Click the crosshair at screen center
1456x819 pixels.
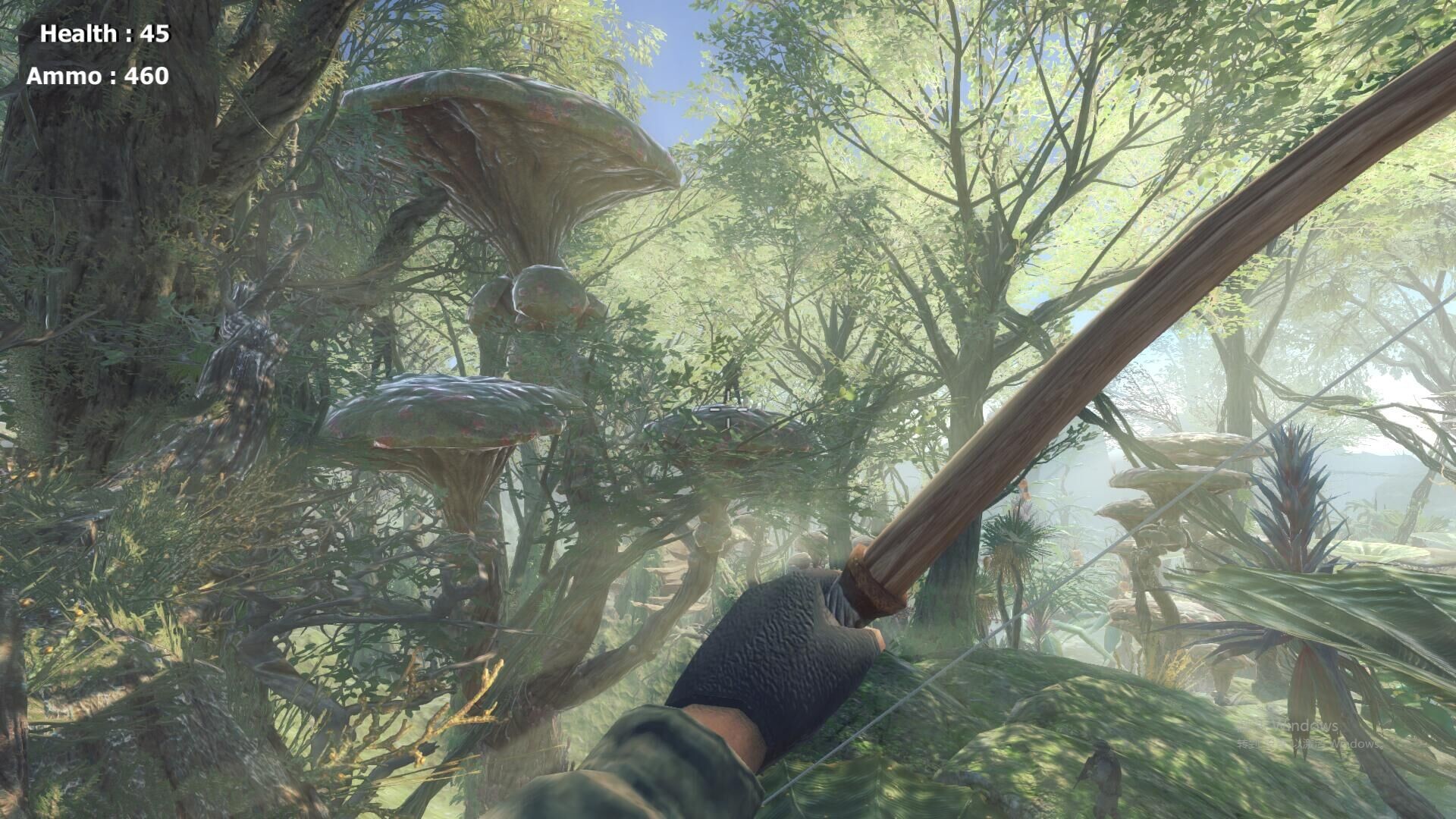(728, 409)
